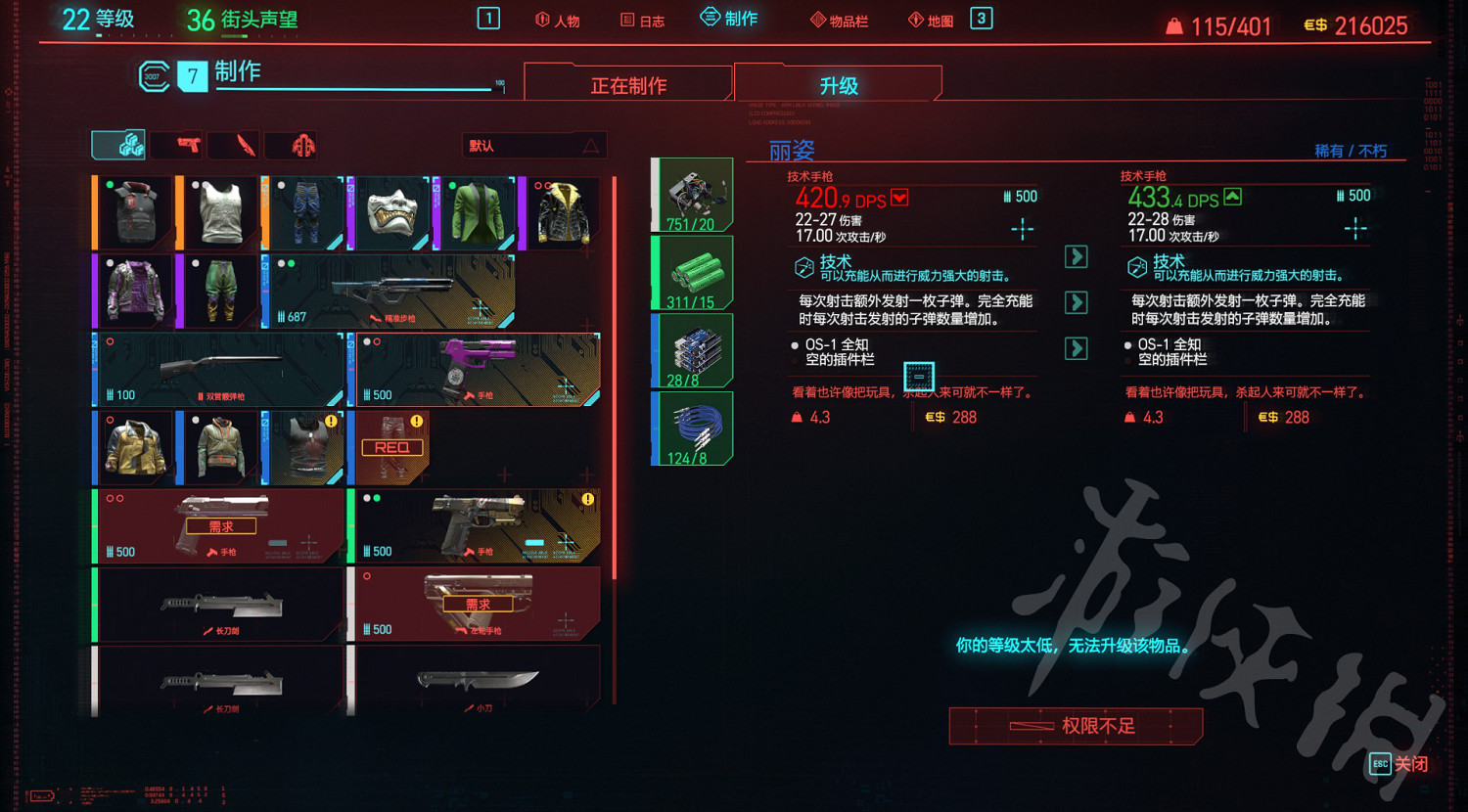Switch to the 正在制作 tab

click(x=630, y=83)
